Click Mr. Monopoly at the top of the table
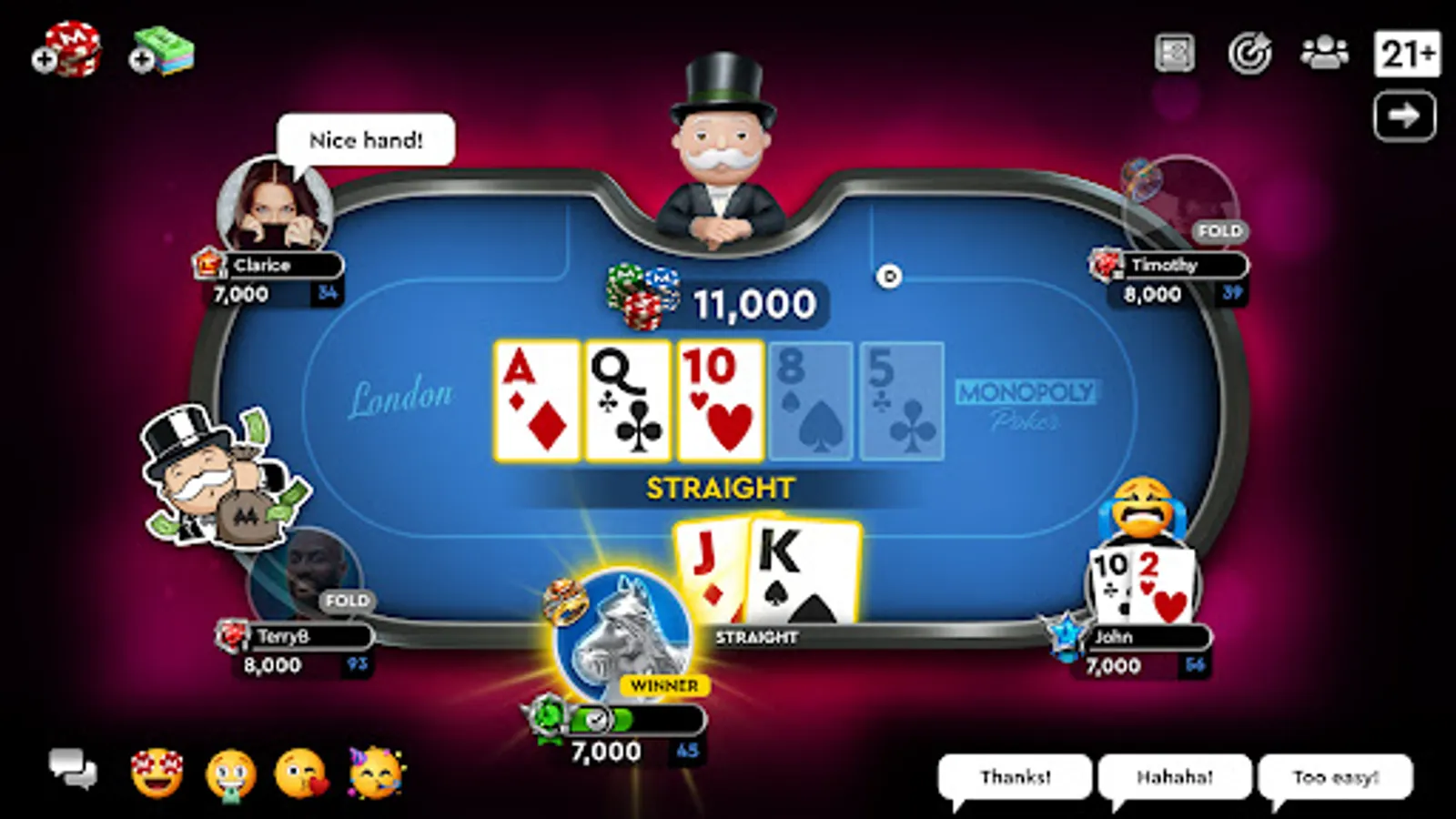This screenshot has width=1456, height=819. [719, 146]
